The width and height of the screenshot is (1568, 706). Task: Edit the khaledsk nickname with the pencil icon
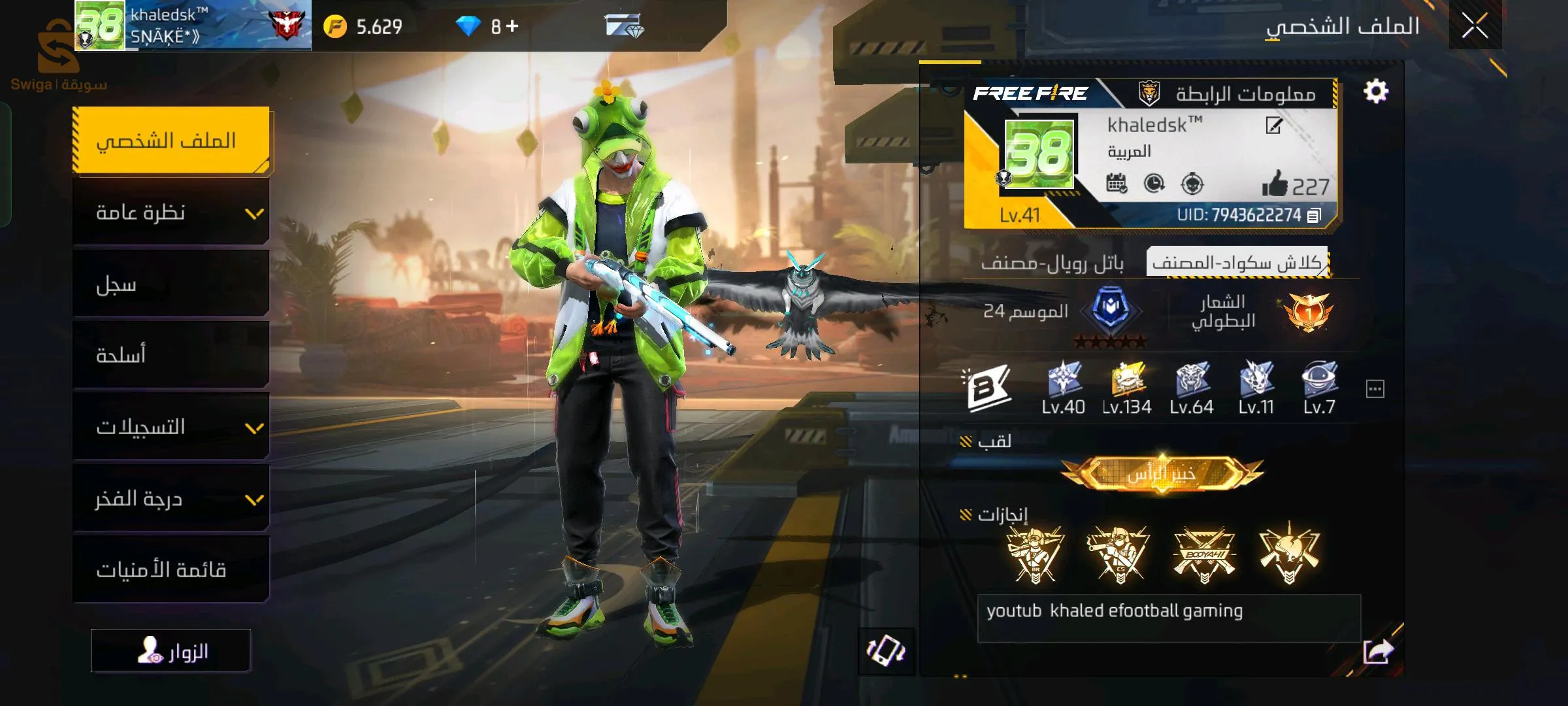(x=1273, y=126)
